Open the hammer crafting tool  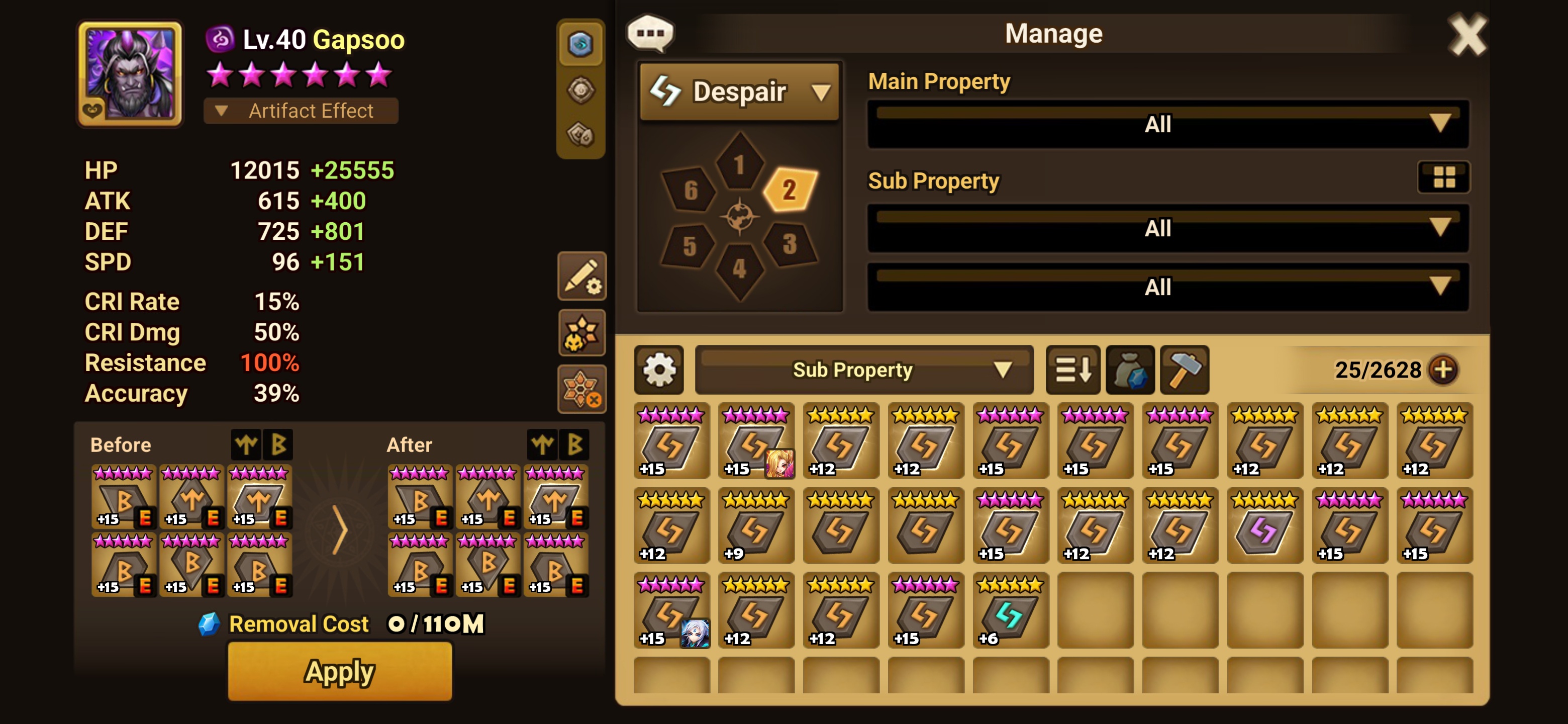(x=1184, y=370)
